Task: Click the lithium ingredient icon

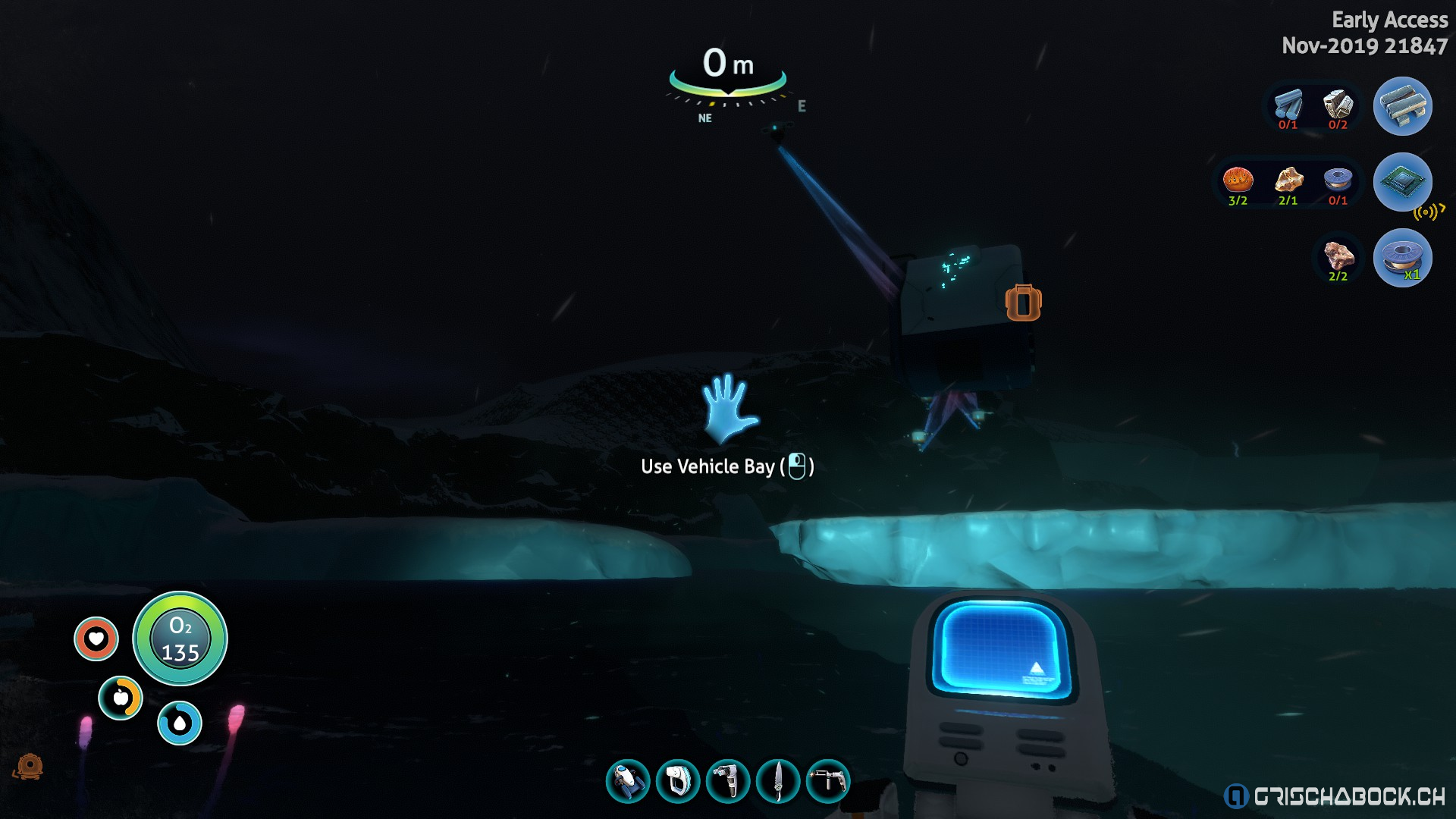Action: click(1338, 105)
